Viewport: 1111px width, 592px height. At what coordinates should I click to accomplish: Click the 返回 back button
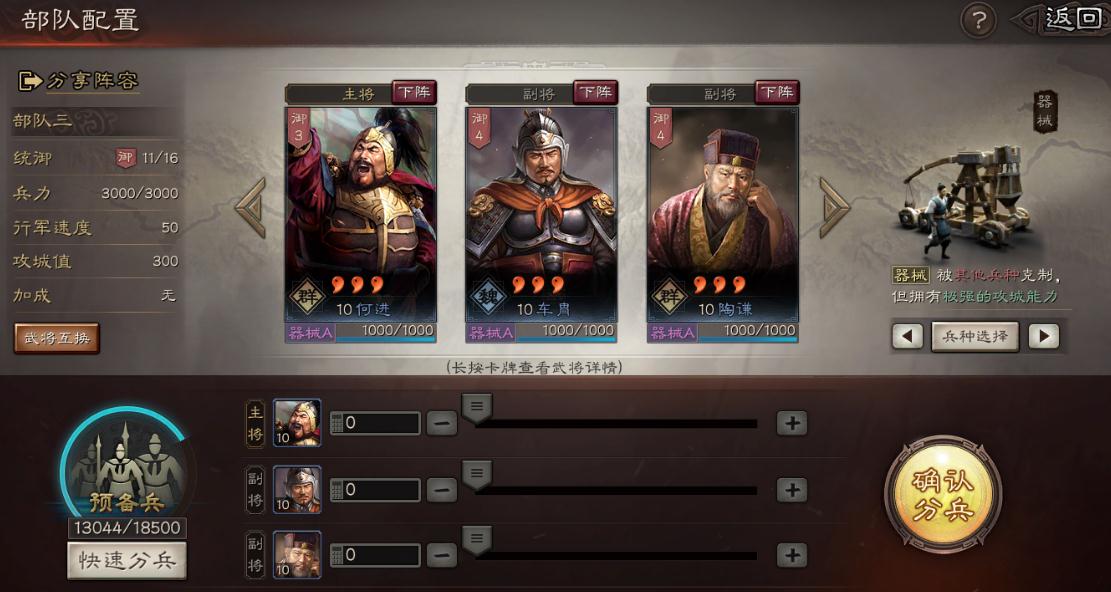1069,18
